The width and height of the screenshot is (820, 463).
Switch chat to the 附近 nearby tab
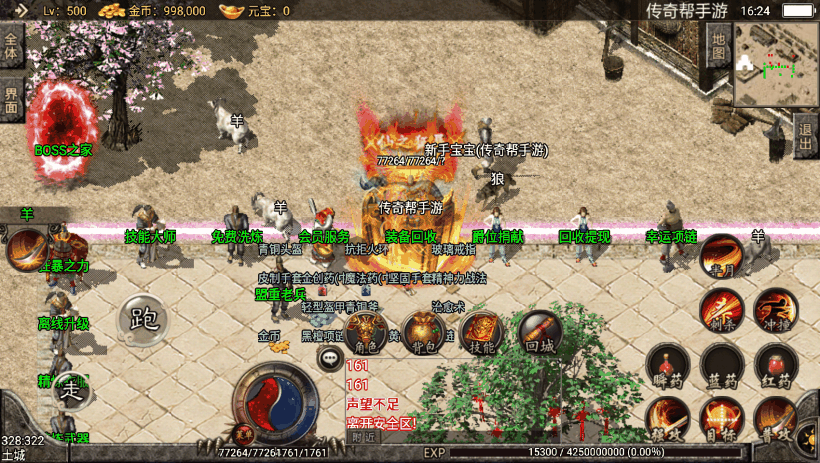click(364, 436)
